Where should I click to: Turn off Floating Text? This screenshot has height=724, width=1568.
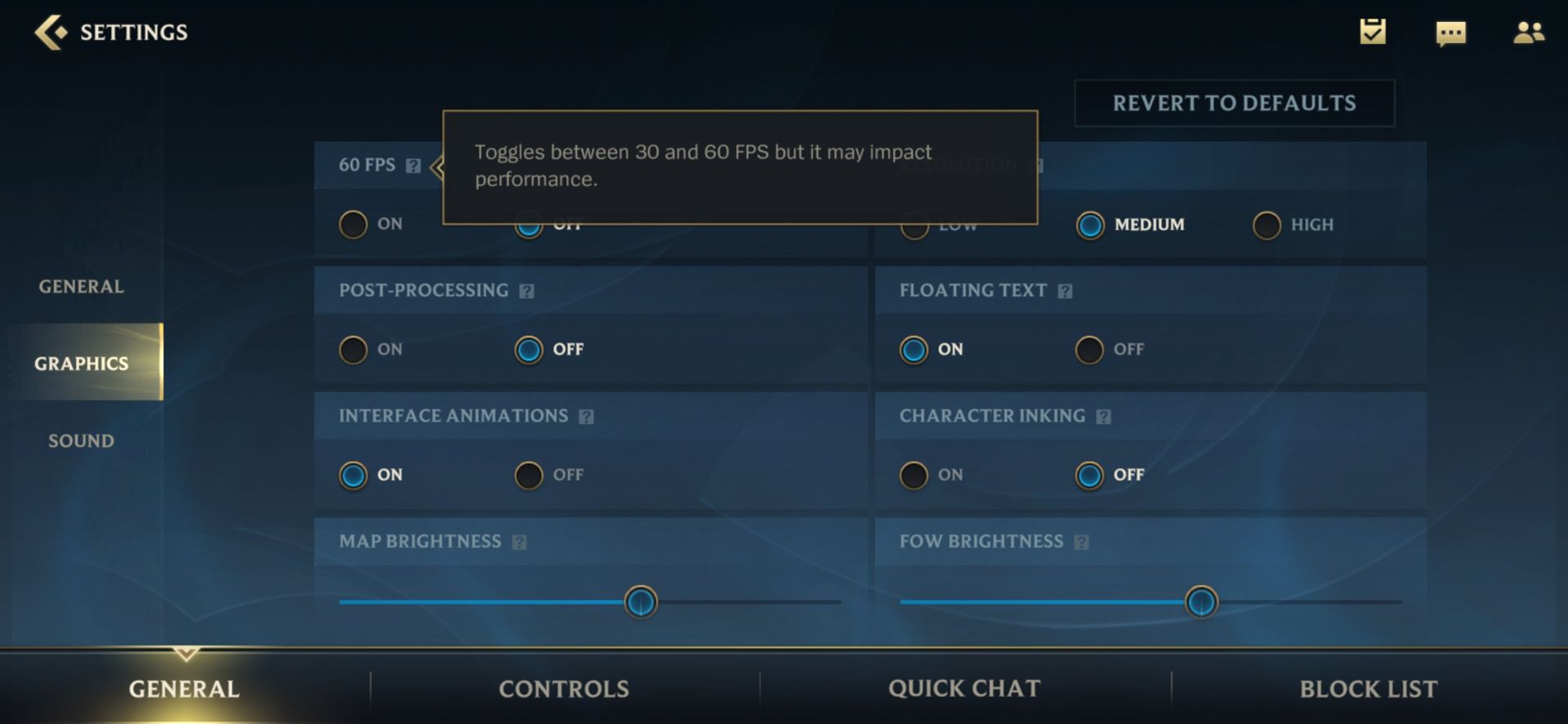click(1089, 350)
